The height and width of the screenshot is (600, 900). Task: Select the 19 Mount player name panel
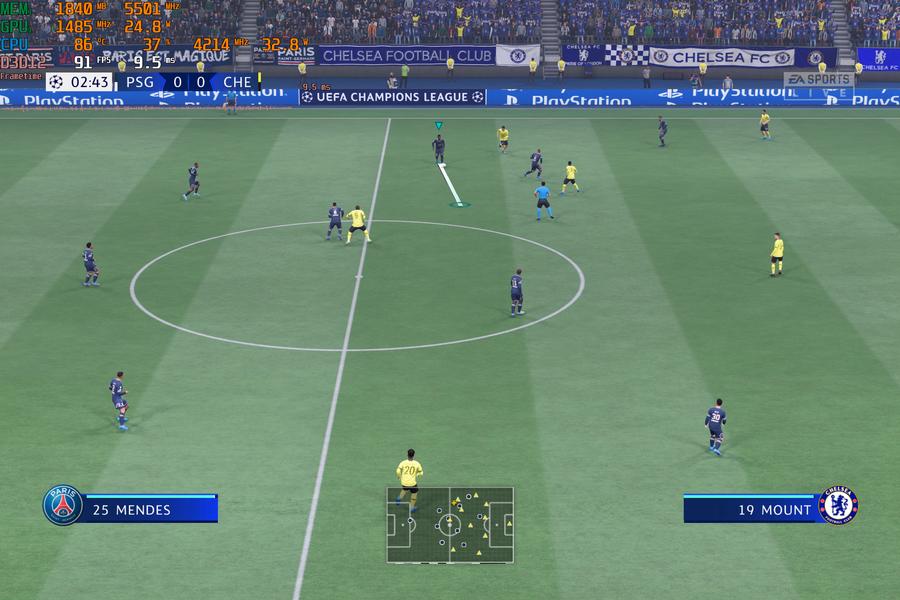[753, 509]
